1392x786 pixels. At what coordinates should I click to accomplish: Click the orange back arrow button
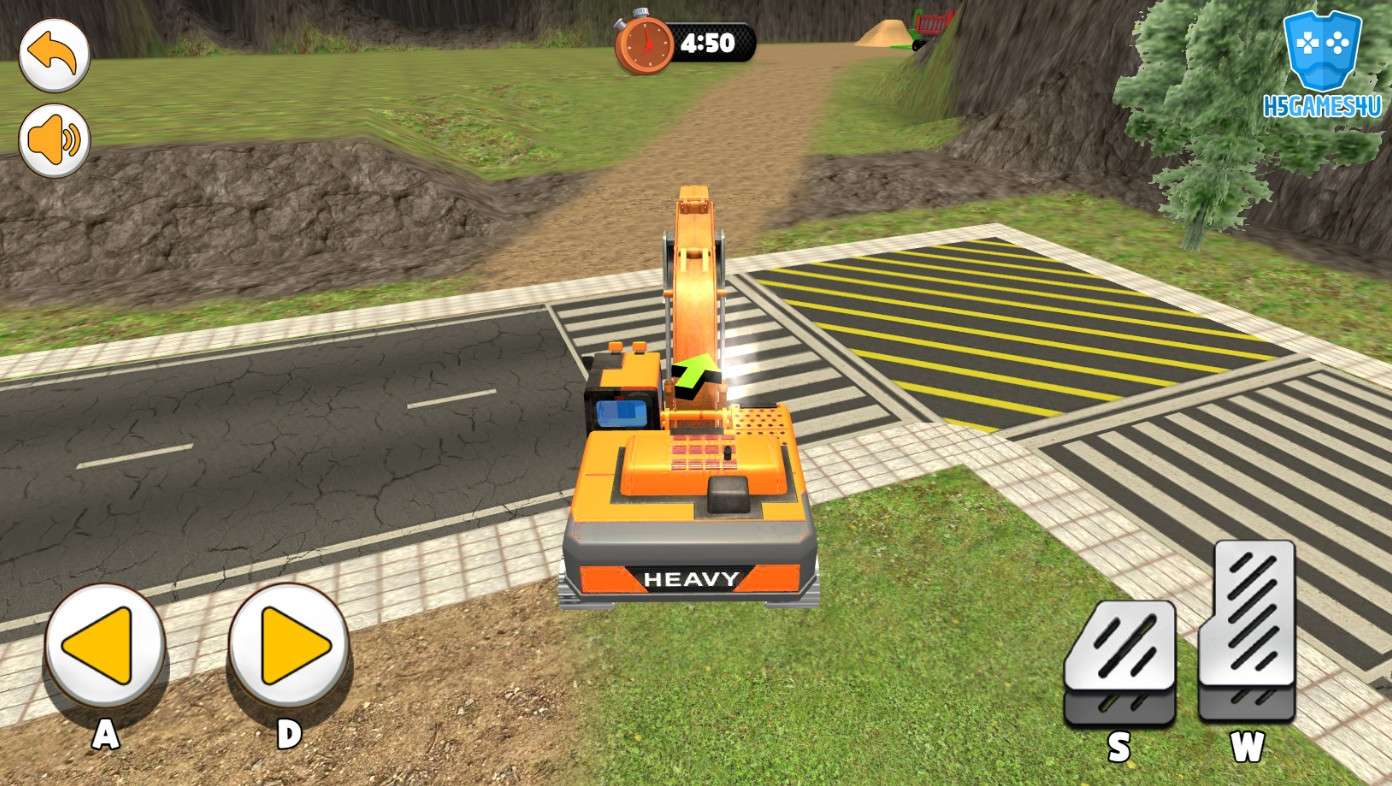[54, 55]
